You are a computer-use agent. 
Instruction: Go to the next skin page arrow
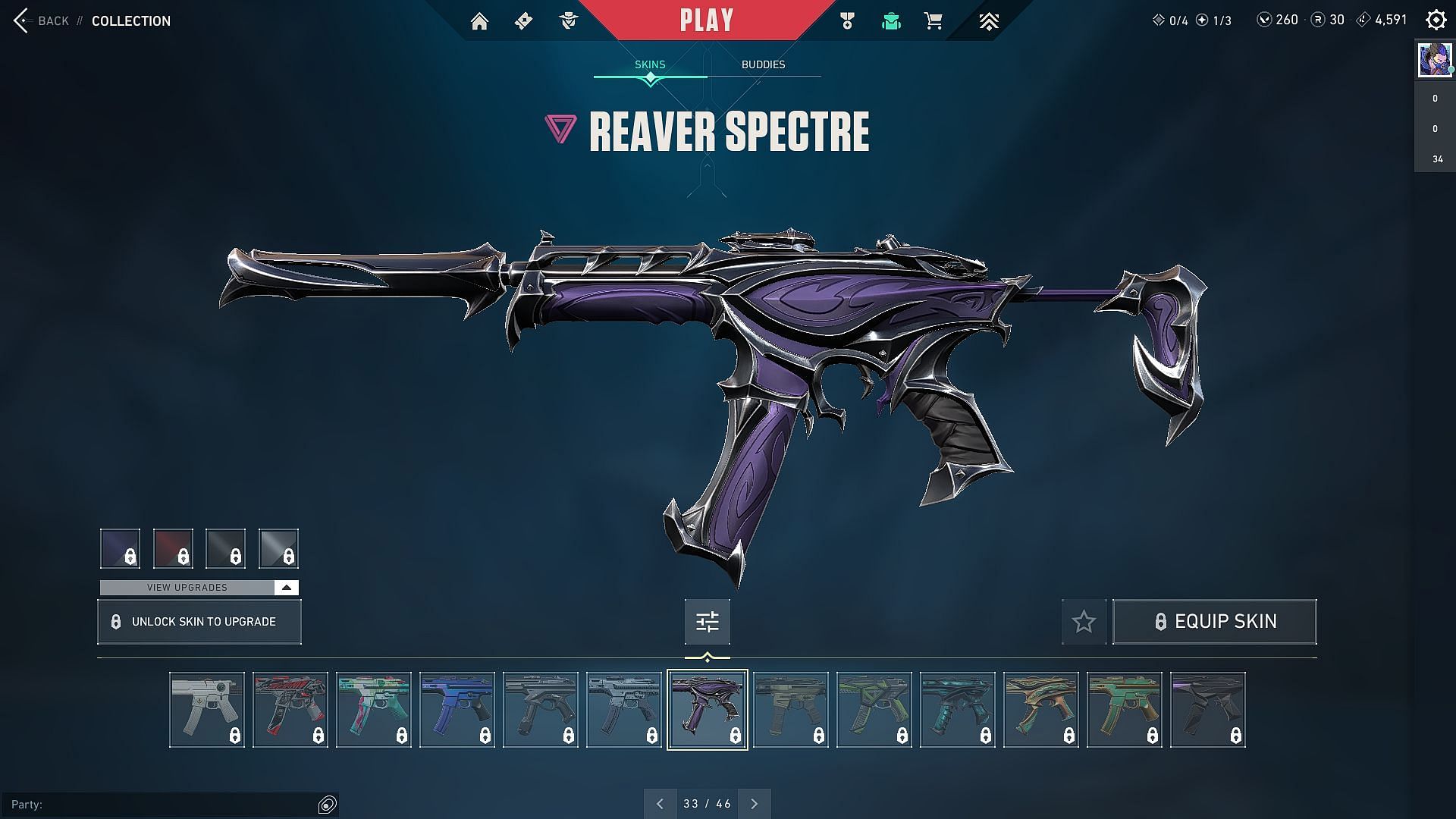coord(754,804)
